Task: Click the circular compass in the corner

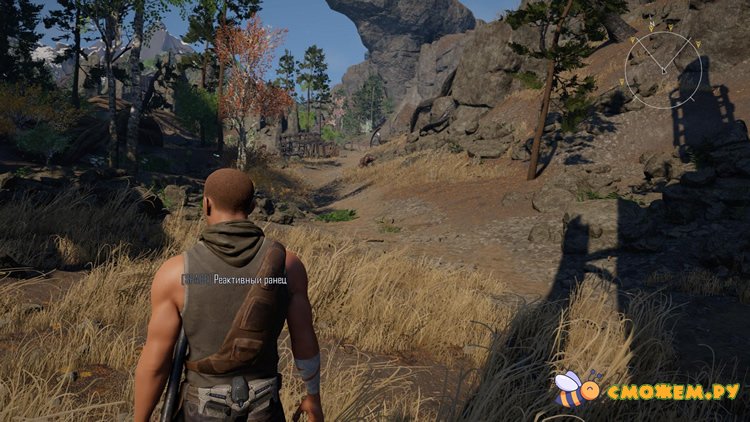Action: coord(661,65)
